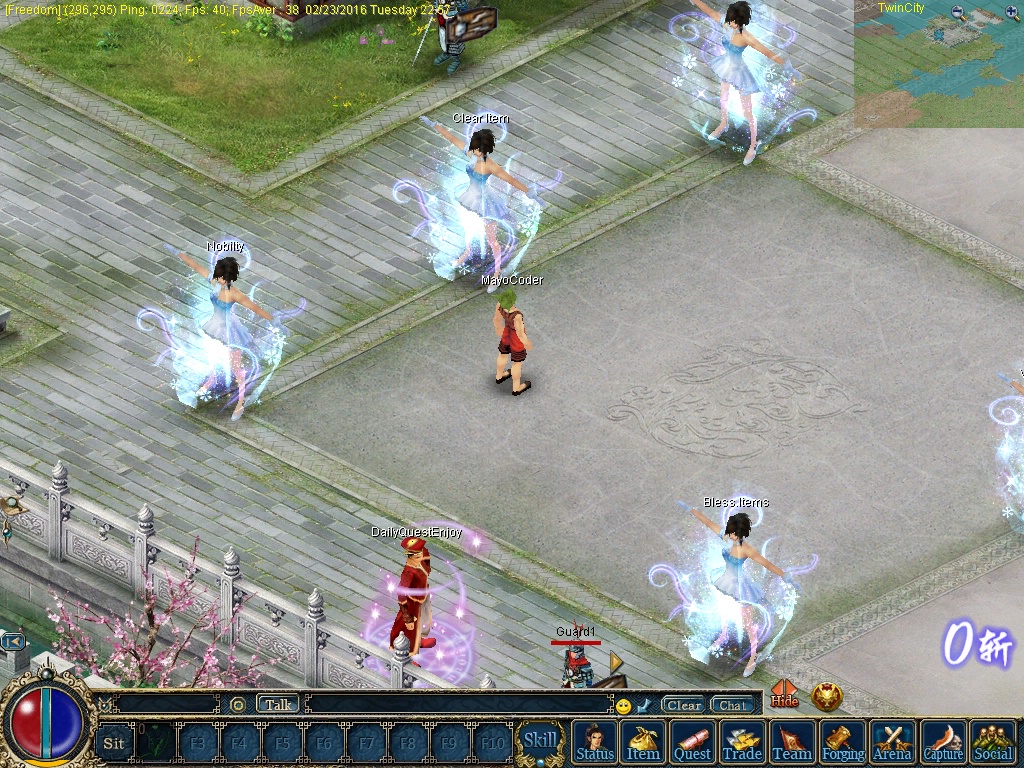Open the Skill window
Image resolution: width=1024 pixels, height=768 pixels.
point(541,741)
